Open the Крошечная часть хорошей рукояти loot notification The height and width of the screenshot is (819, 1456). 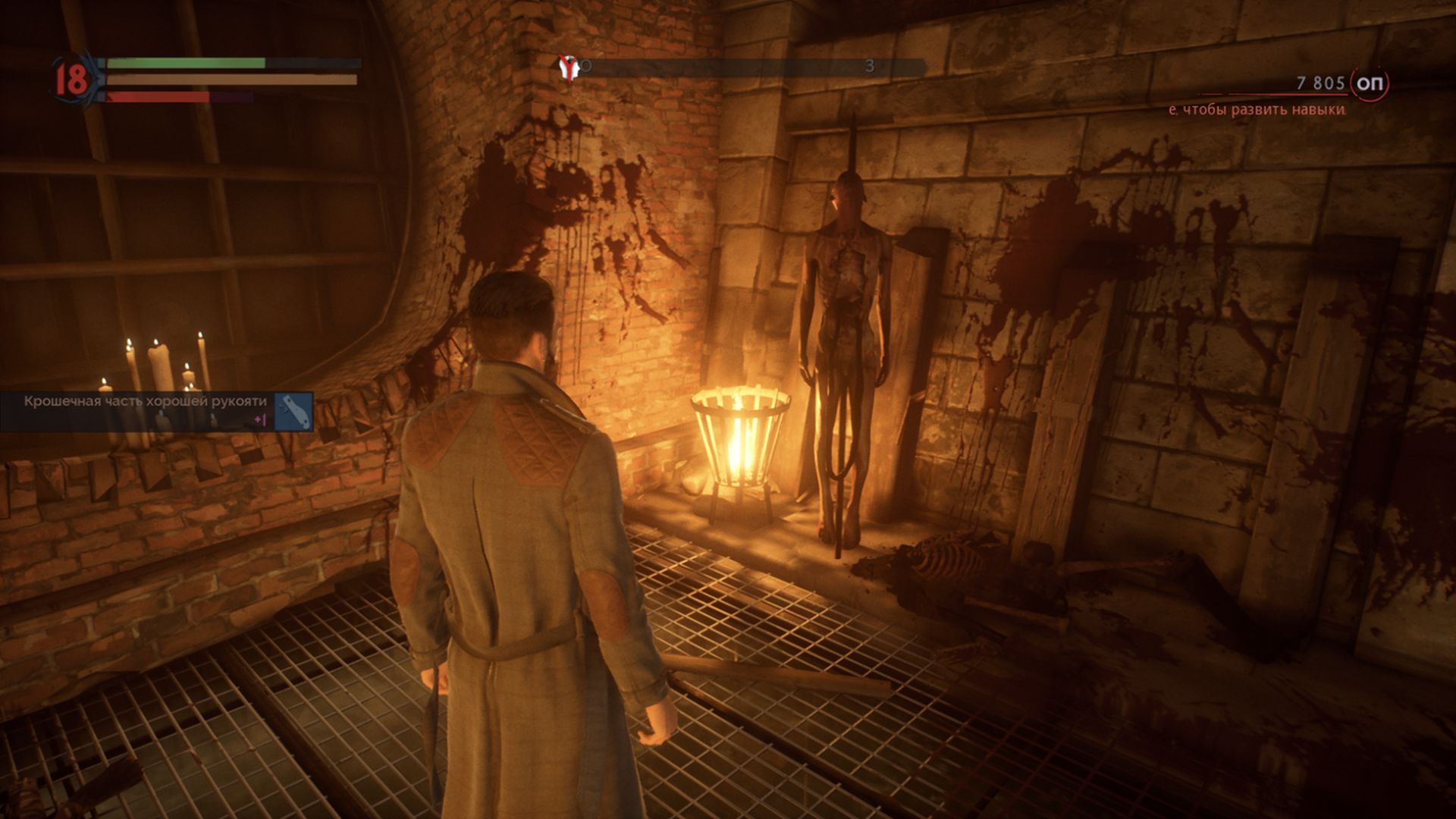click(156, 411)
